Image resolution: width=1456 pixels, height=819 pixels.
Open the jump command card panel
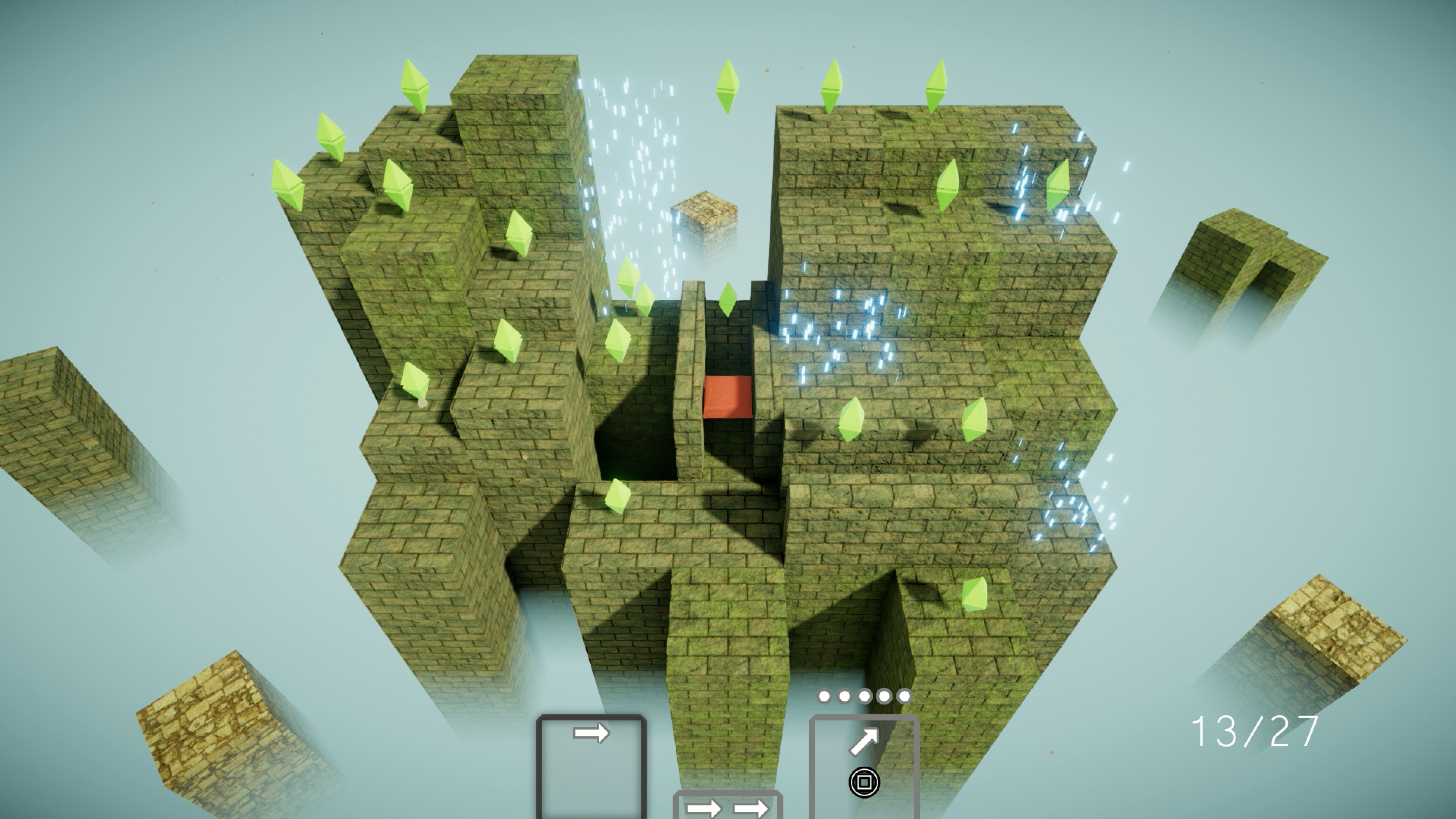865,758
